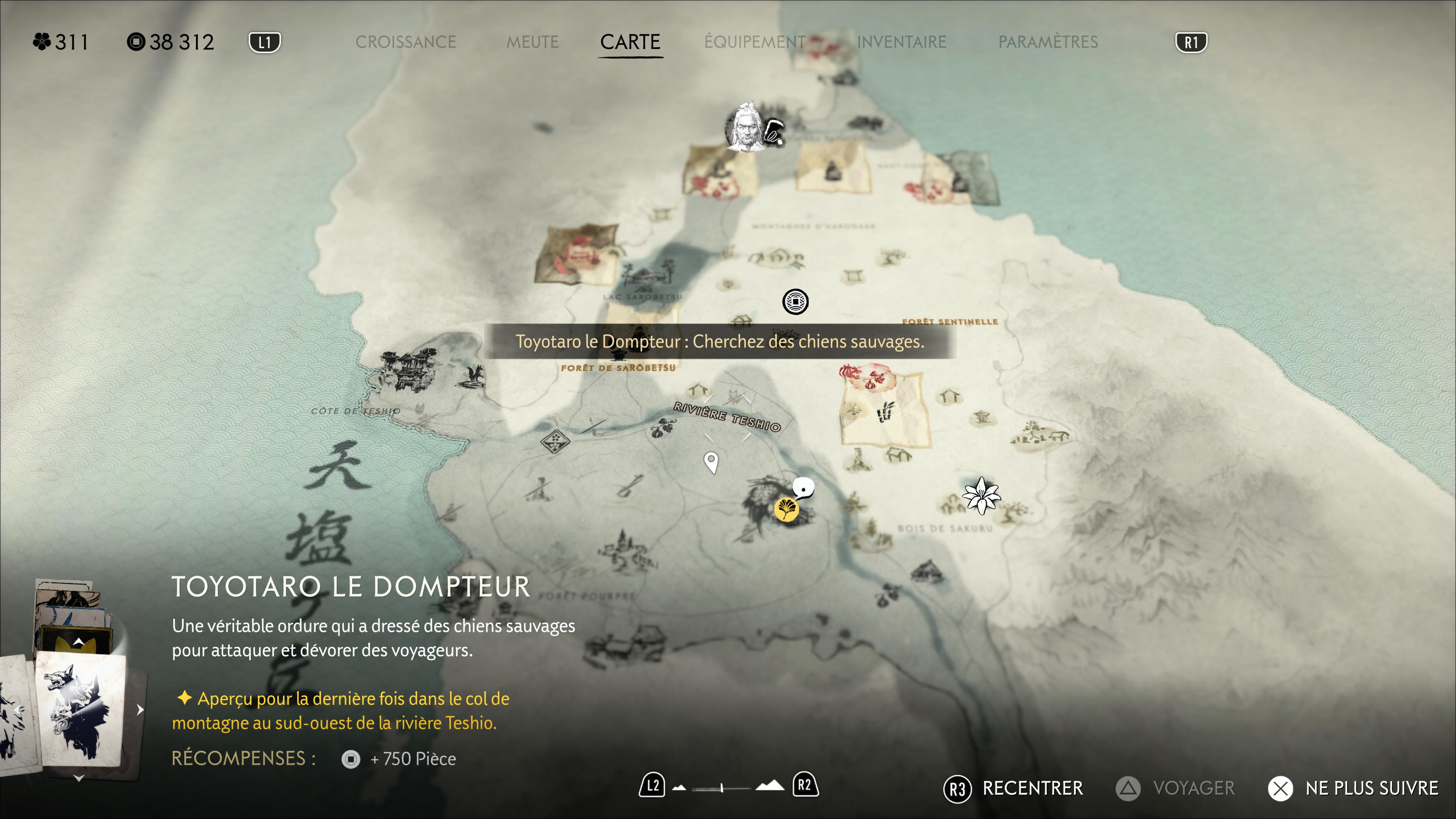Choose the white lily flower marker
Viewport: 1456px width, 819px height.
click(x=981, y=496)
